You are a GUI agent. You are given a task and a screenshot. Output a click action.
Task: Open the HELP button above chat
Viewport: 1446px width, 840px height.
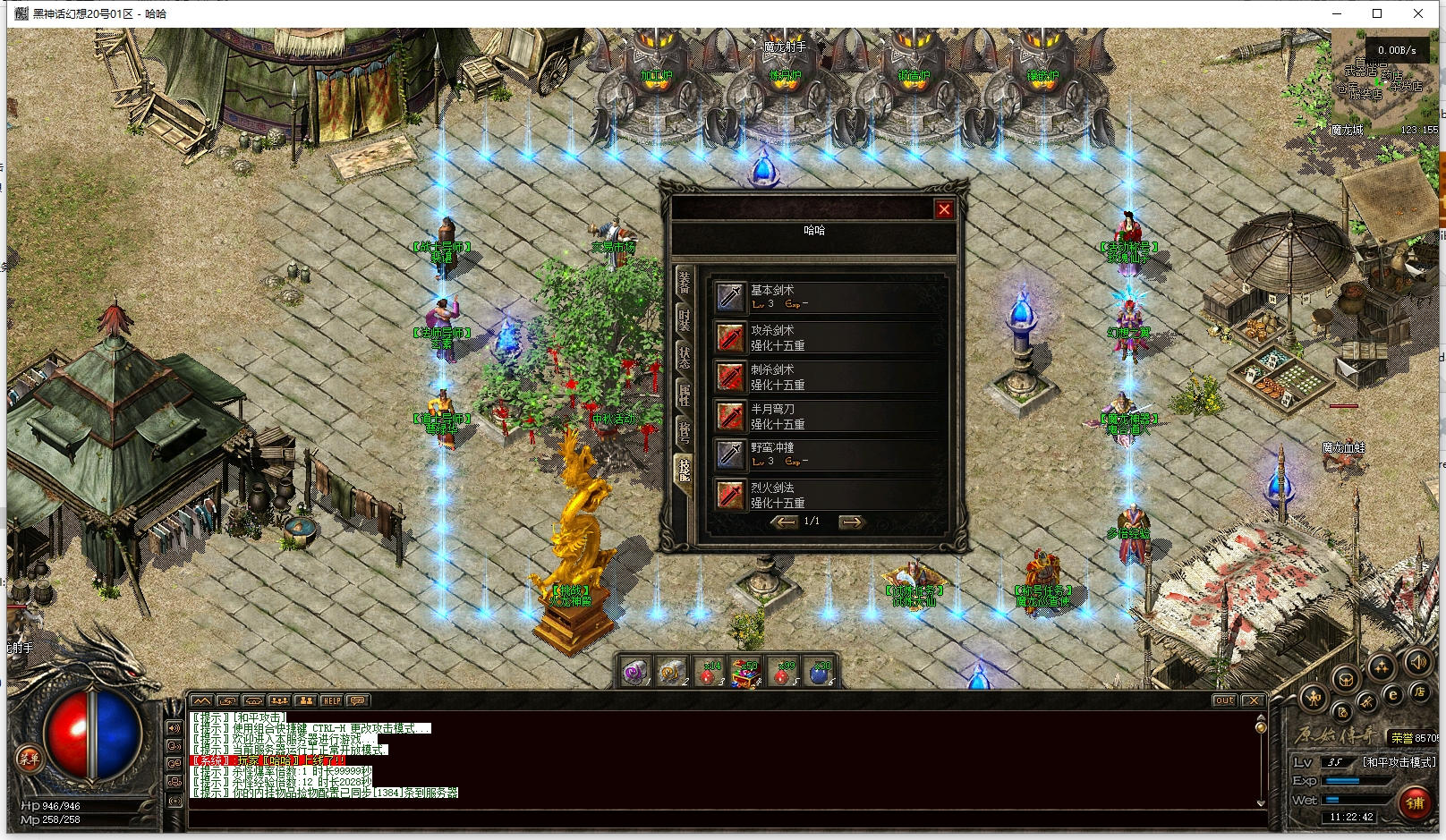pos(332,700)
